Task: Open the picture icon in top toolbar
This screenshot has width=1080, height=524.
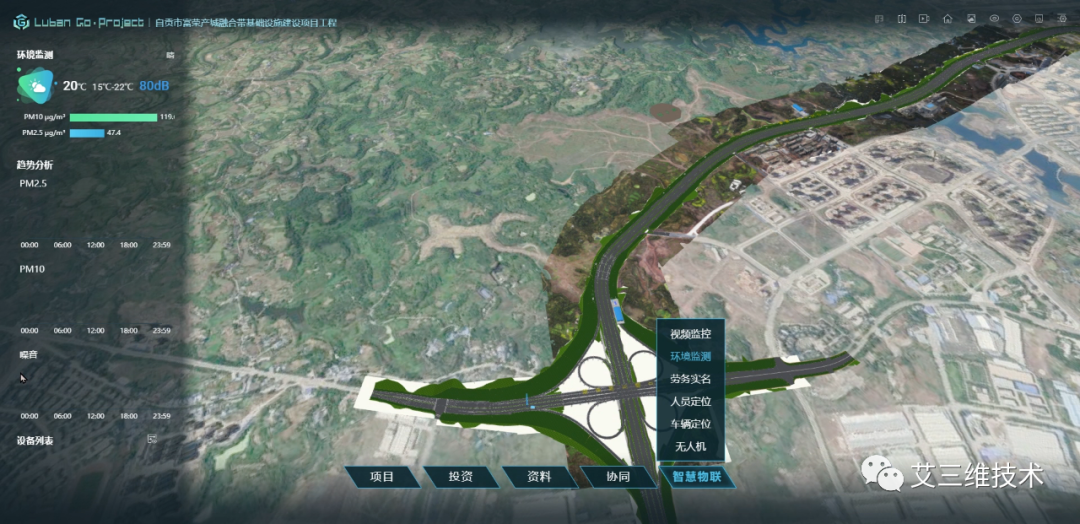Action: (x=971, y=18)
